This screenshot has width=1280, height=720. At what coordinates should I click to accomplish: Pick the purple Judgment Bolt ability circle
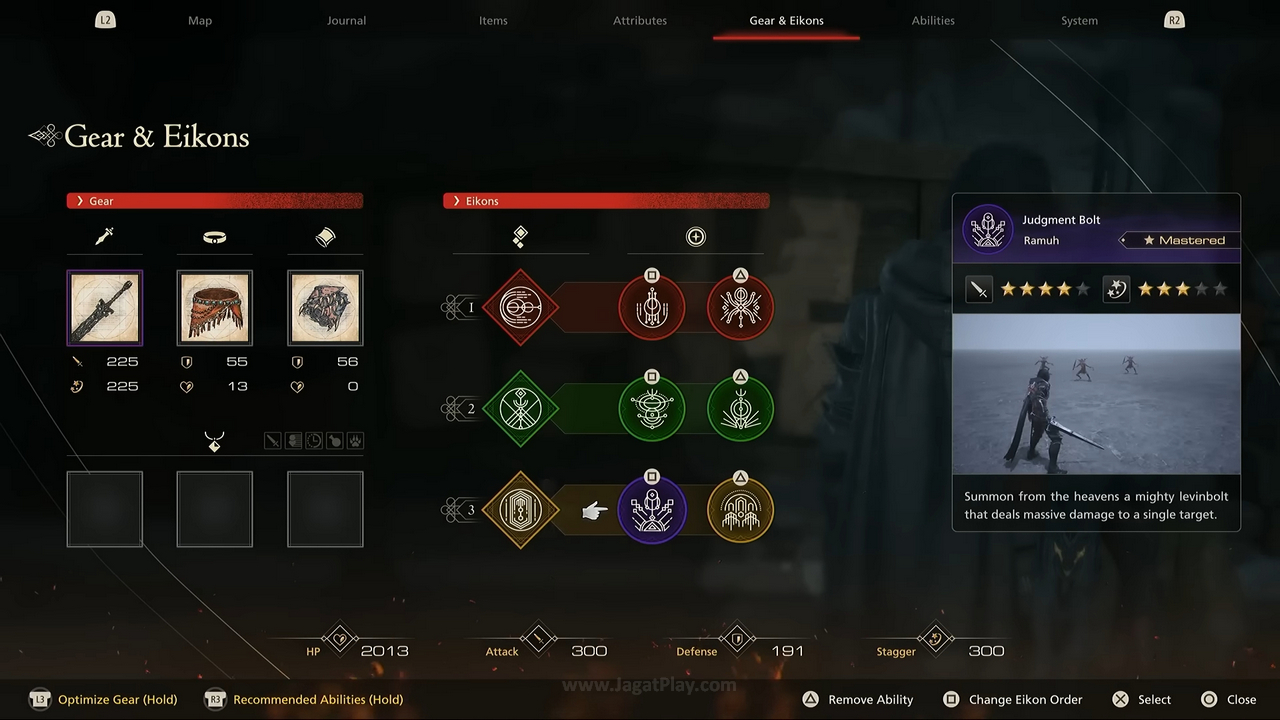pyautogui.click(x=652, y=510)
